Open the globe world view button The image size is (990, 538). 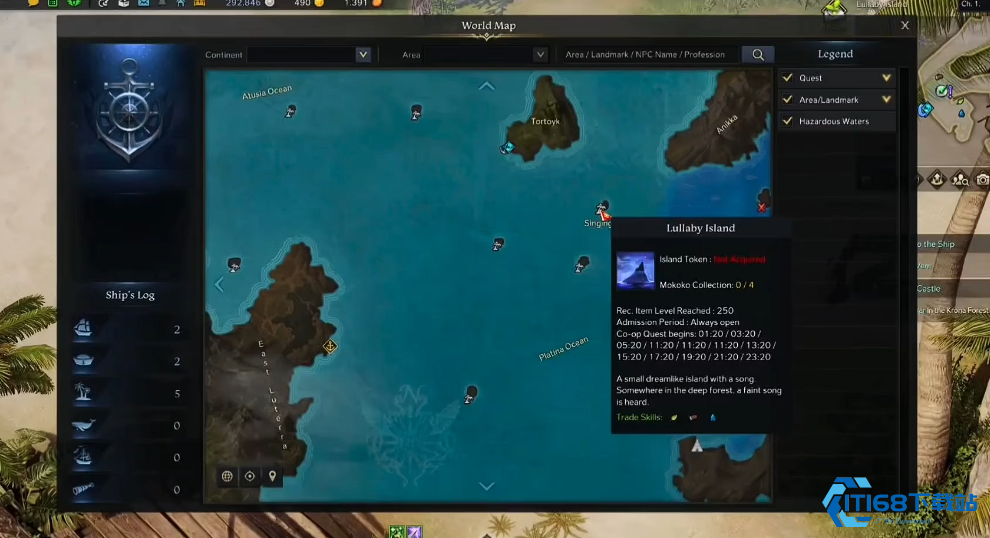tap(228, 476)
